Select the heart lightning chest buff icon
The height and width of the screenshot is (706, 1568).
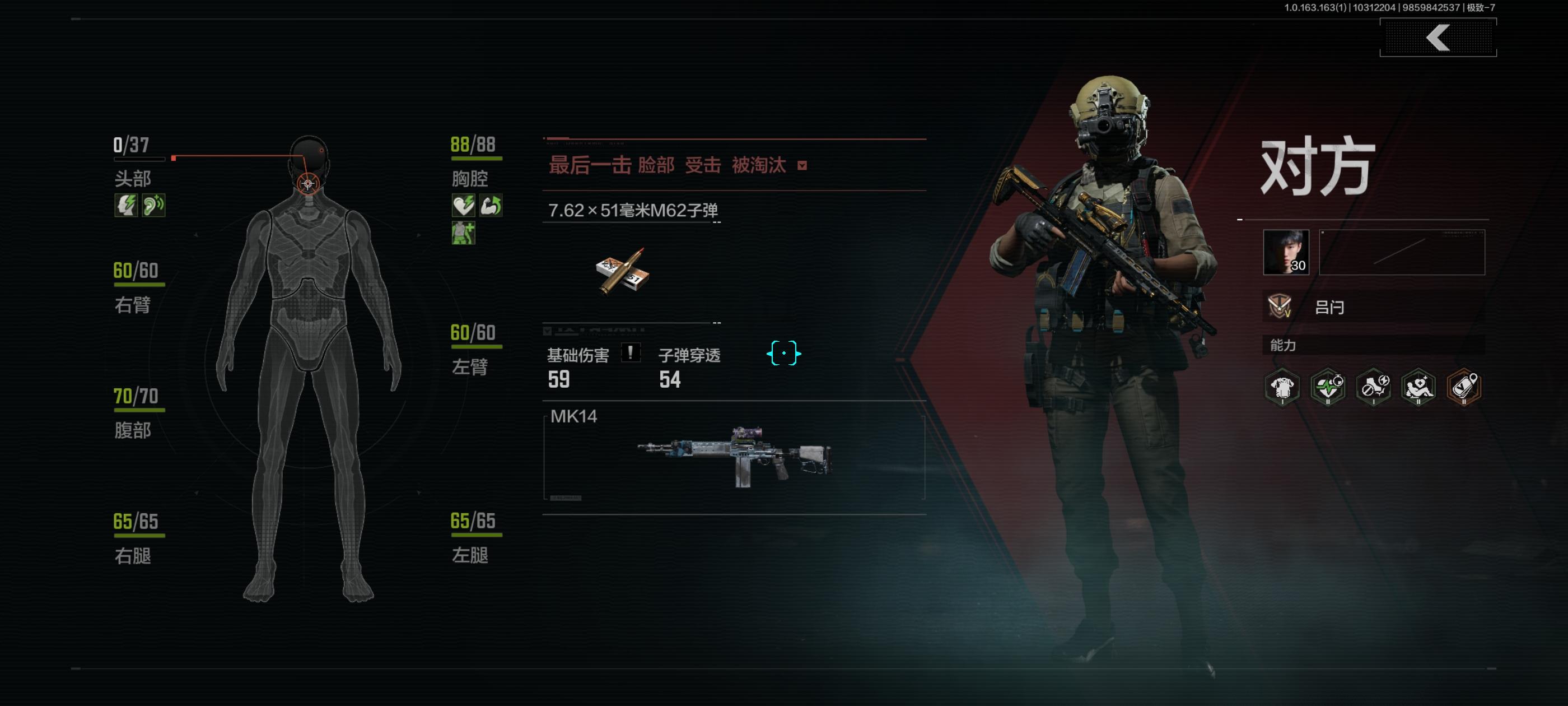pyautogui.click(x=463, y=206)
